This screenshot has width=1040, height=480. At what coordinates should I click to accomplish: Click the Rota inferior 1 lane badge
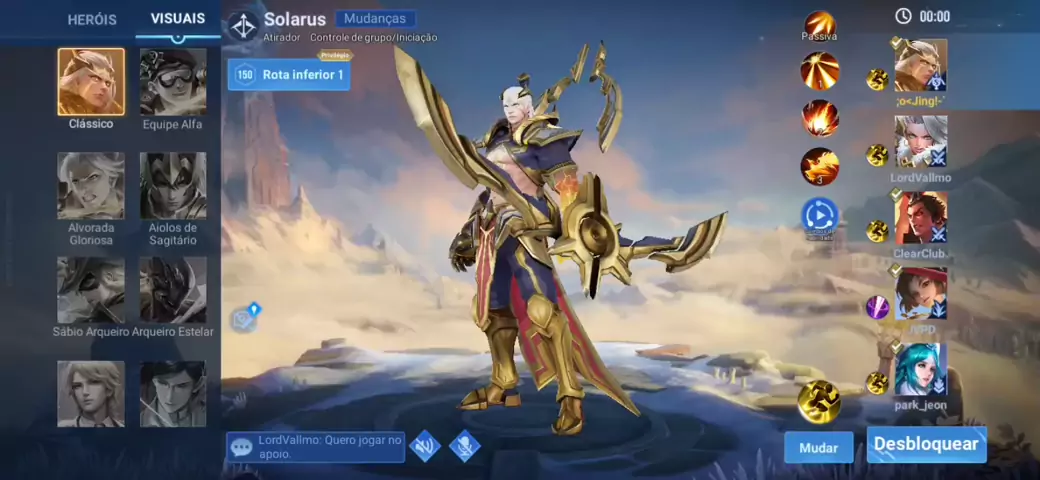pos(290,75)
